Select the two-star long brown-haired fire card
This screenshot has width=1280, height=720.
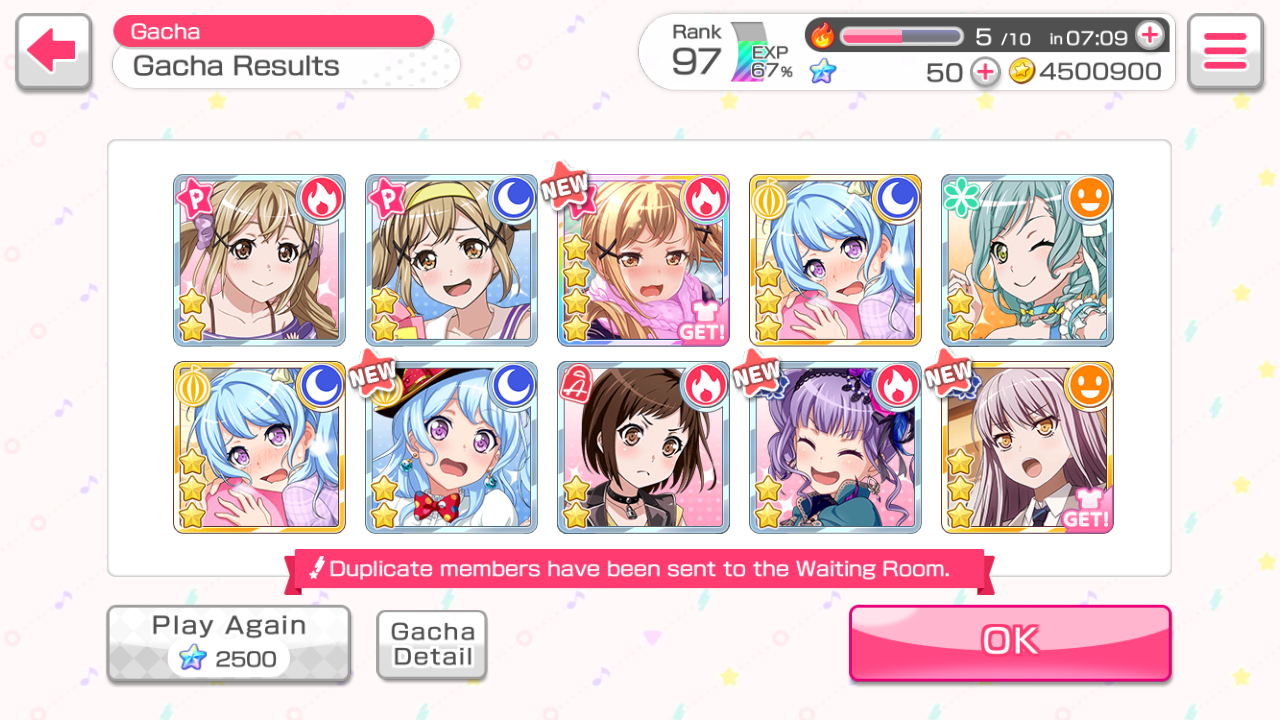(x=259, y=260)
